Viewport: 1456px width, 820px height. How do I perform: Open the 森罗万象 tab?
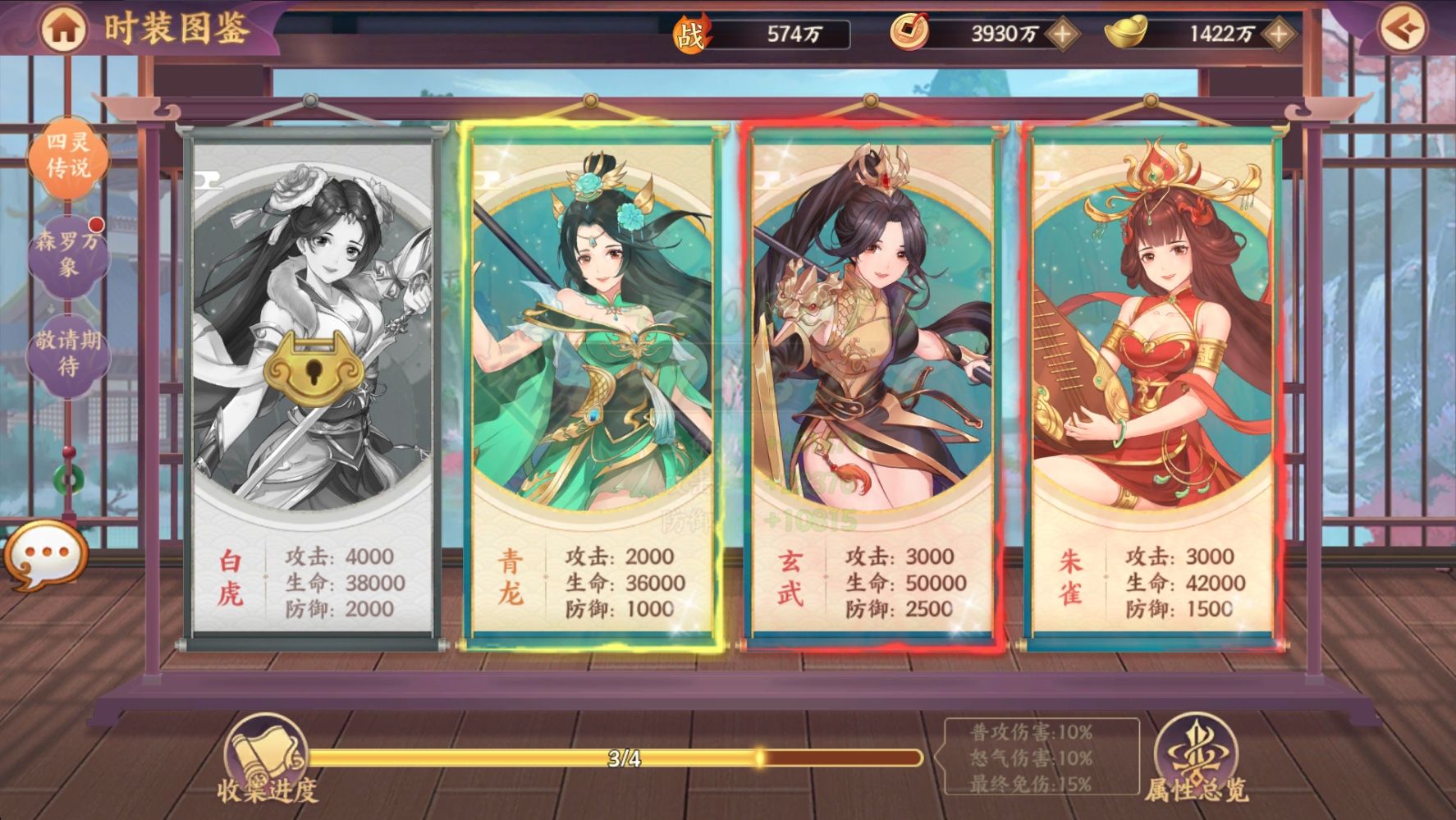(68, 254)
